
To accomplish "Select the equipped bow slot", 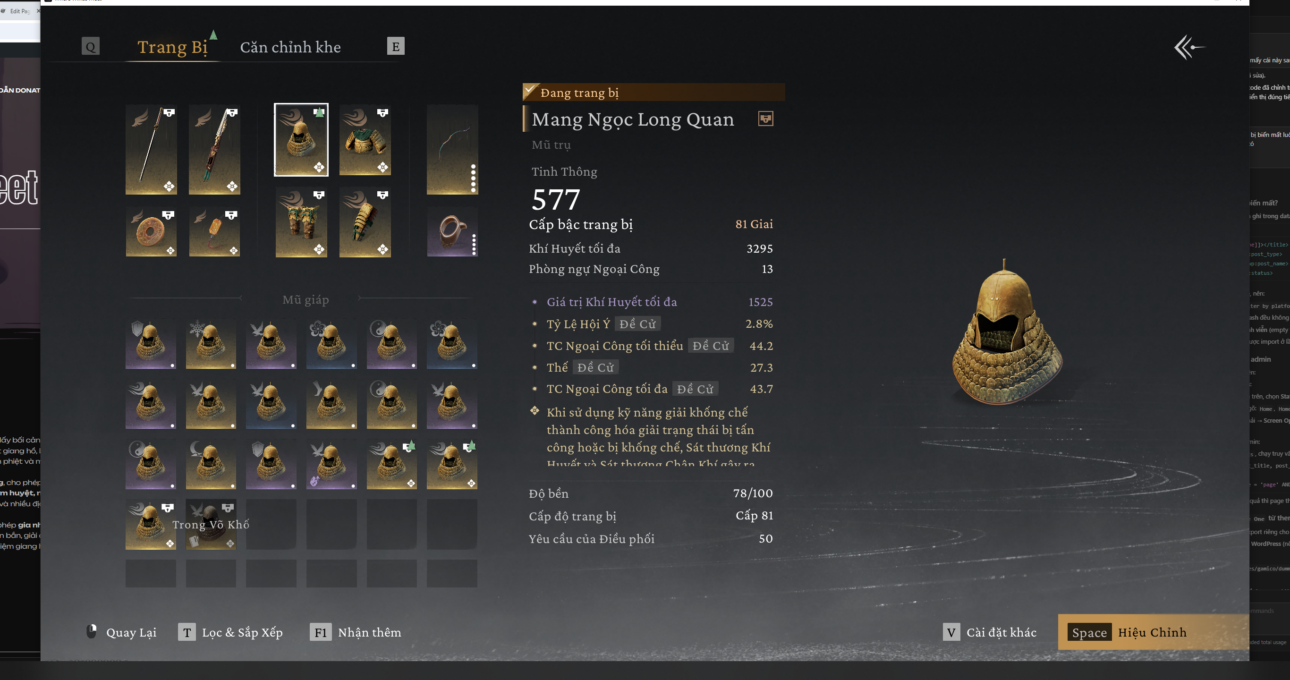I will tap(452, 150).
